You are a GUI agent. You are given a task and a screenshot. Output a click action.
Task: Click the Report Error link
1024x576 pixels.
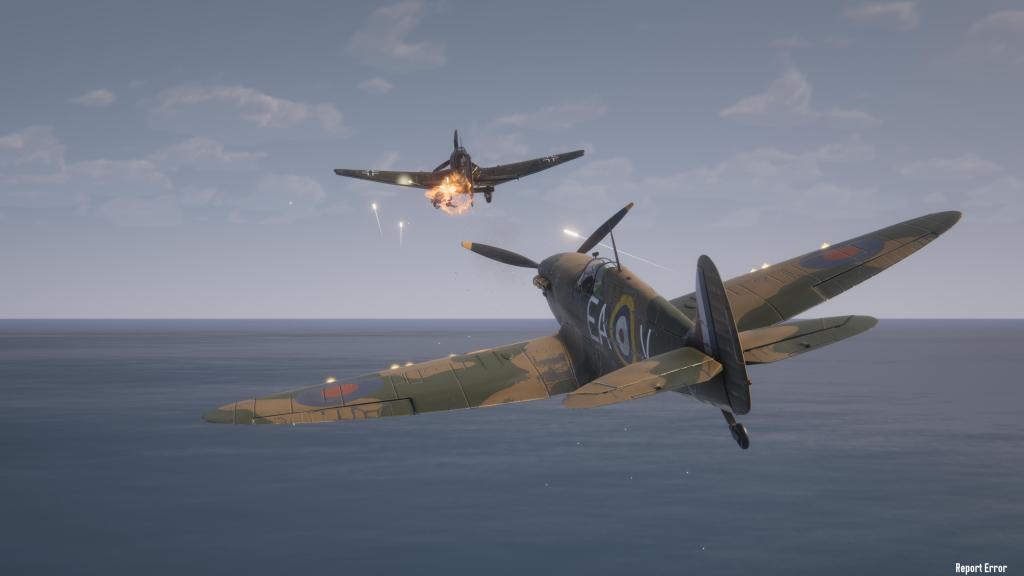(x=980, y=567)
